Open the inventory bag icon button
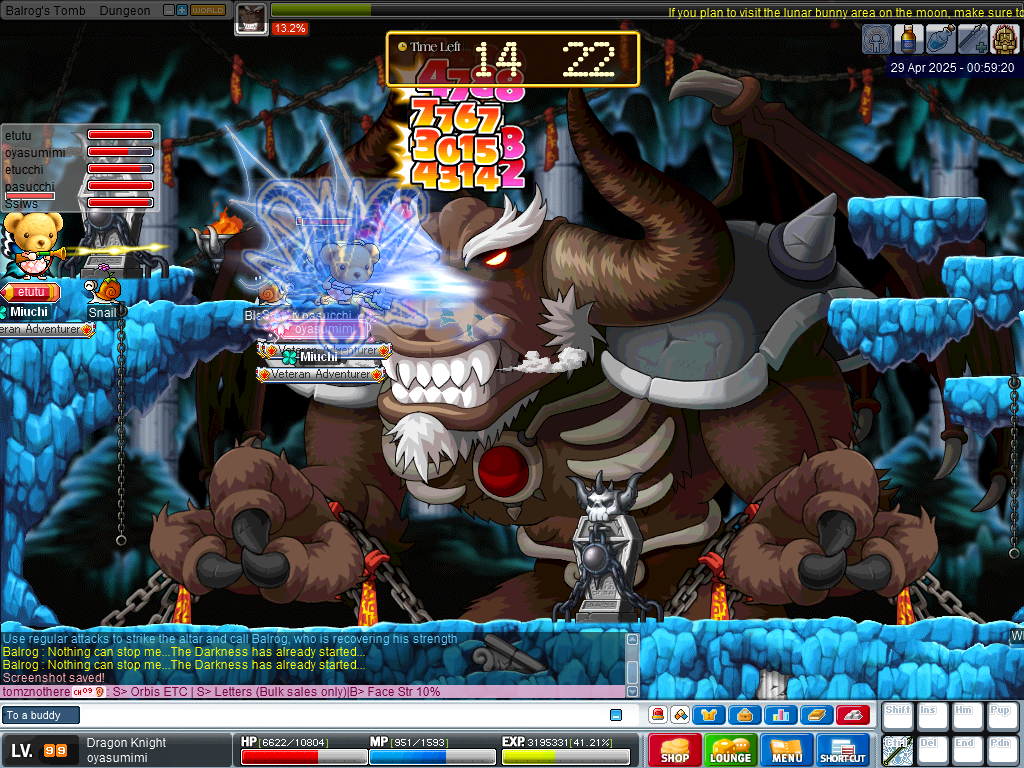 pos(744,715)
